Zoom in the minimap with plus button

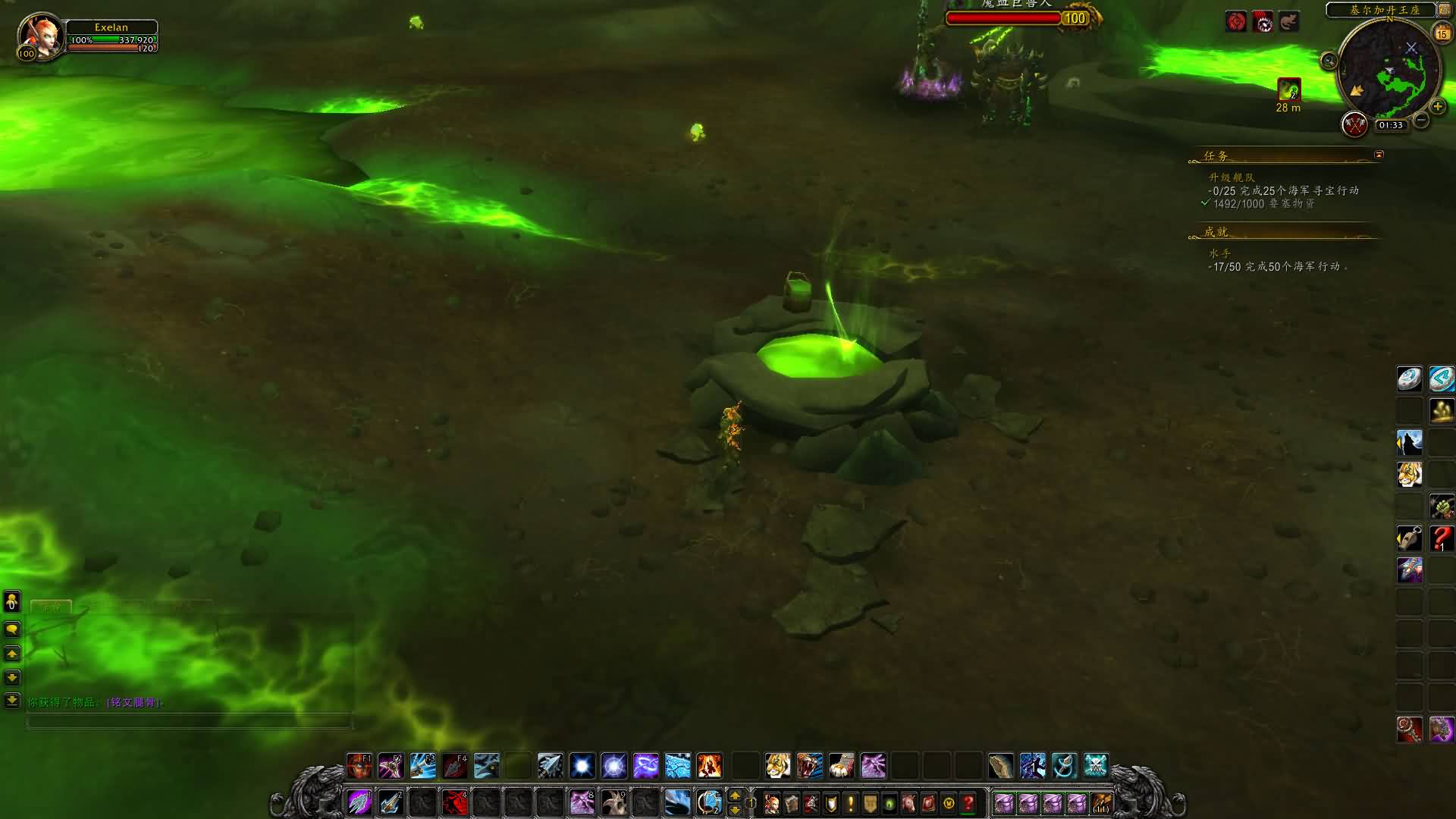1437,107
